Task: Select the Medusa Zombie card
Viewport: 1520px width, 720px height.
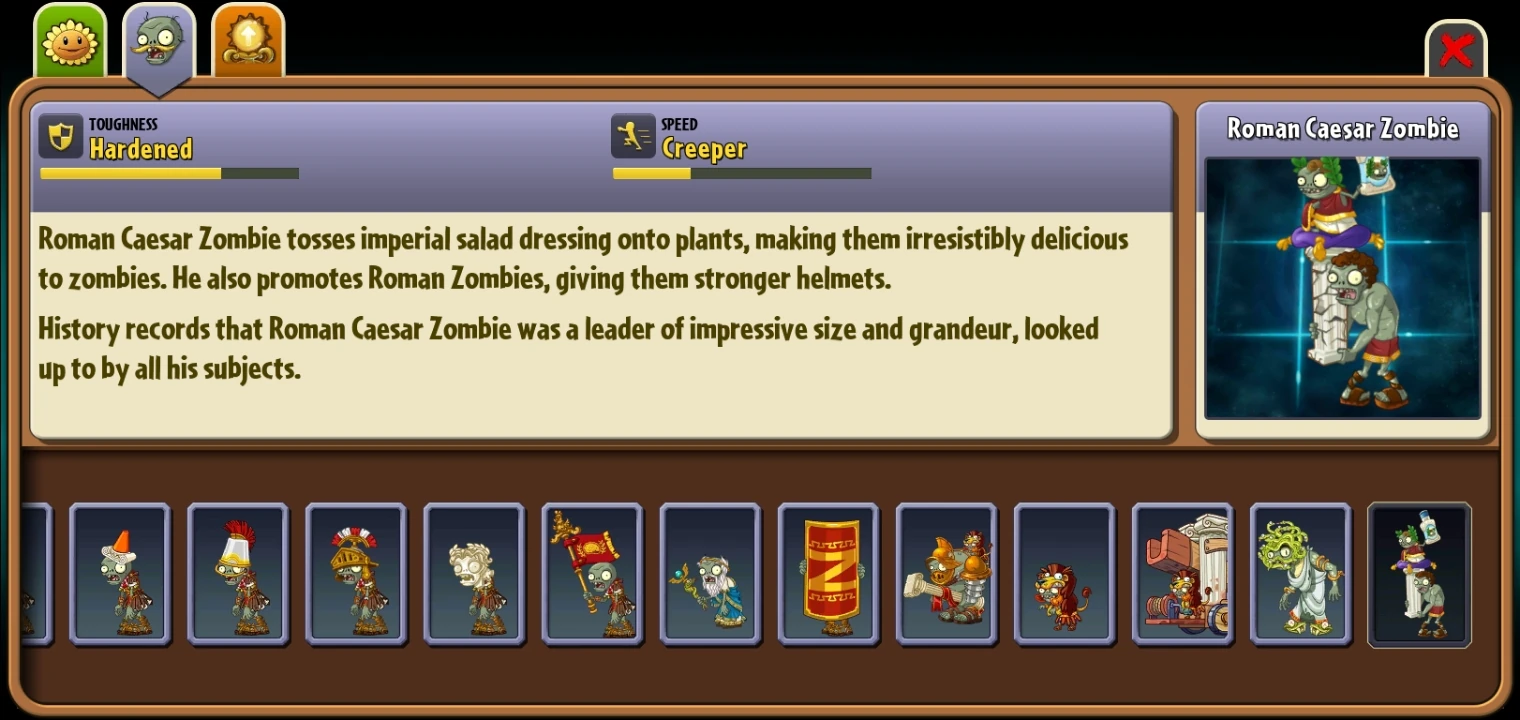Action: [1301, 575]
